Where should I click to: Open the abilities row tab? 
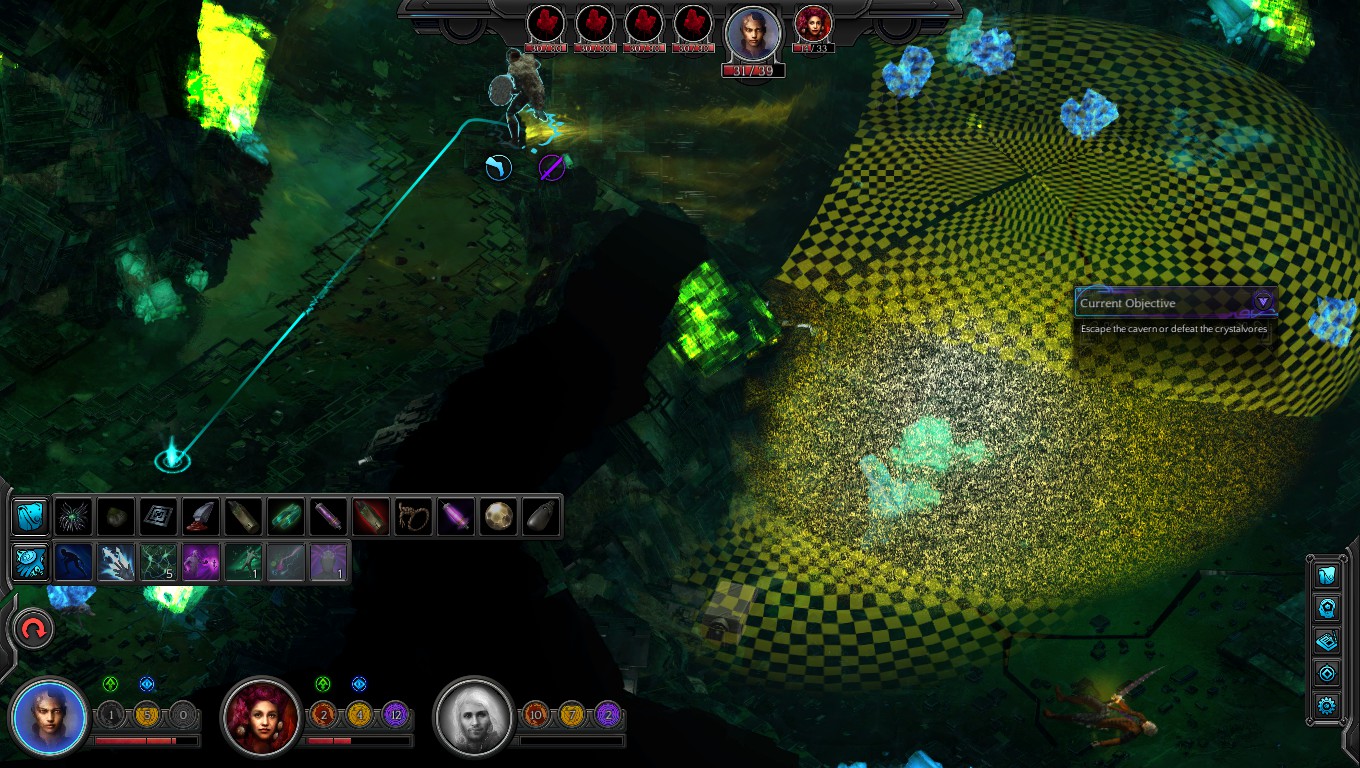click(30, 562)
